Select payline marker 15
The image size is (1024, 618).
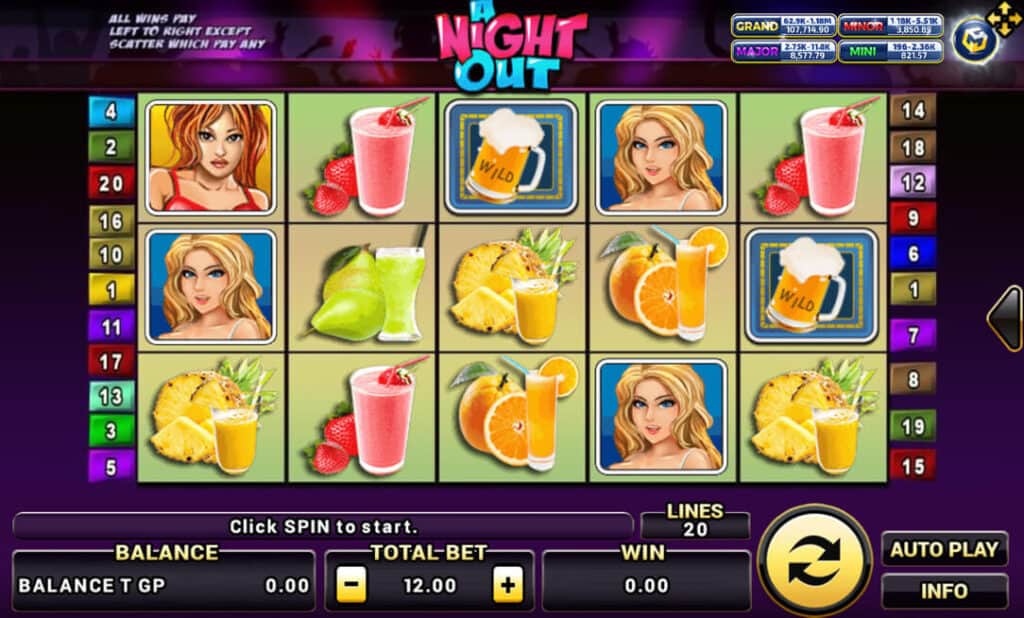tap(913, 465)
